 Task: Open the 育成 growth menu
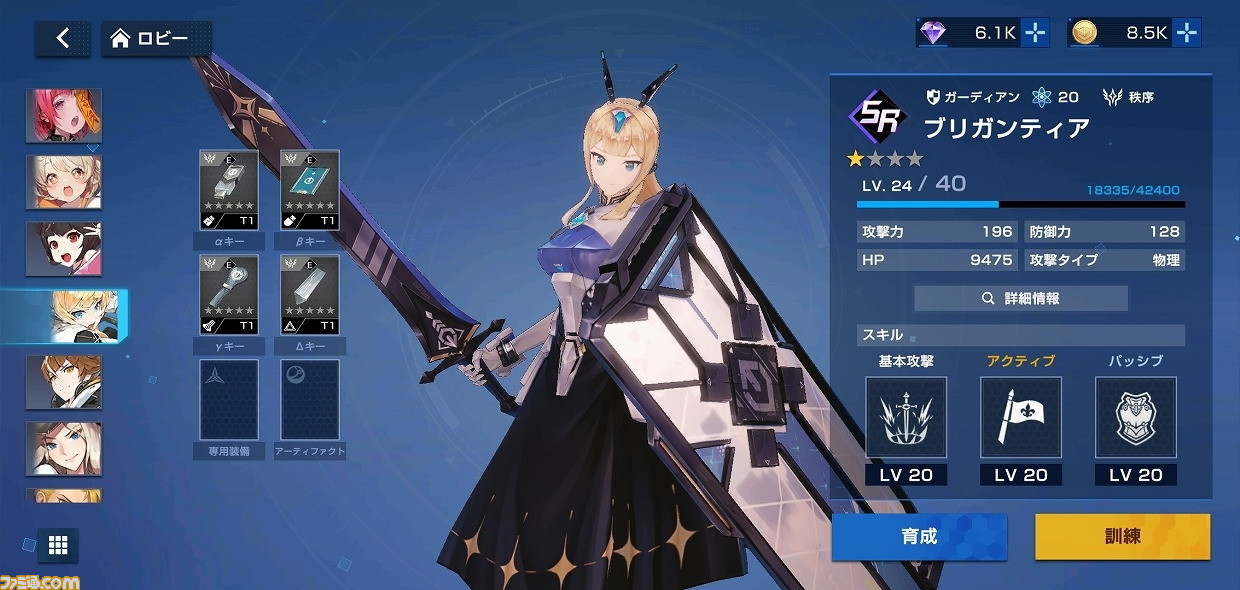[919, 536]
